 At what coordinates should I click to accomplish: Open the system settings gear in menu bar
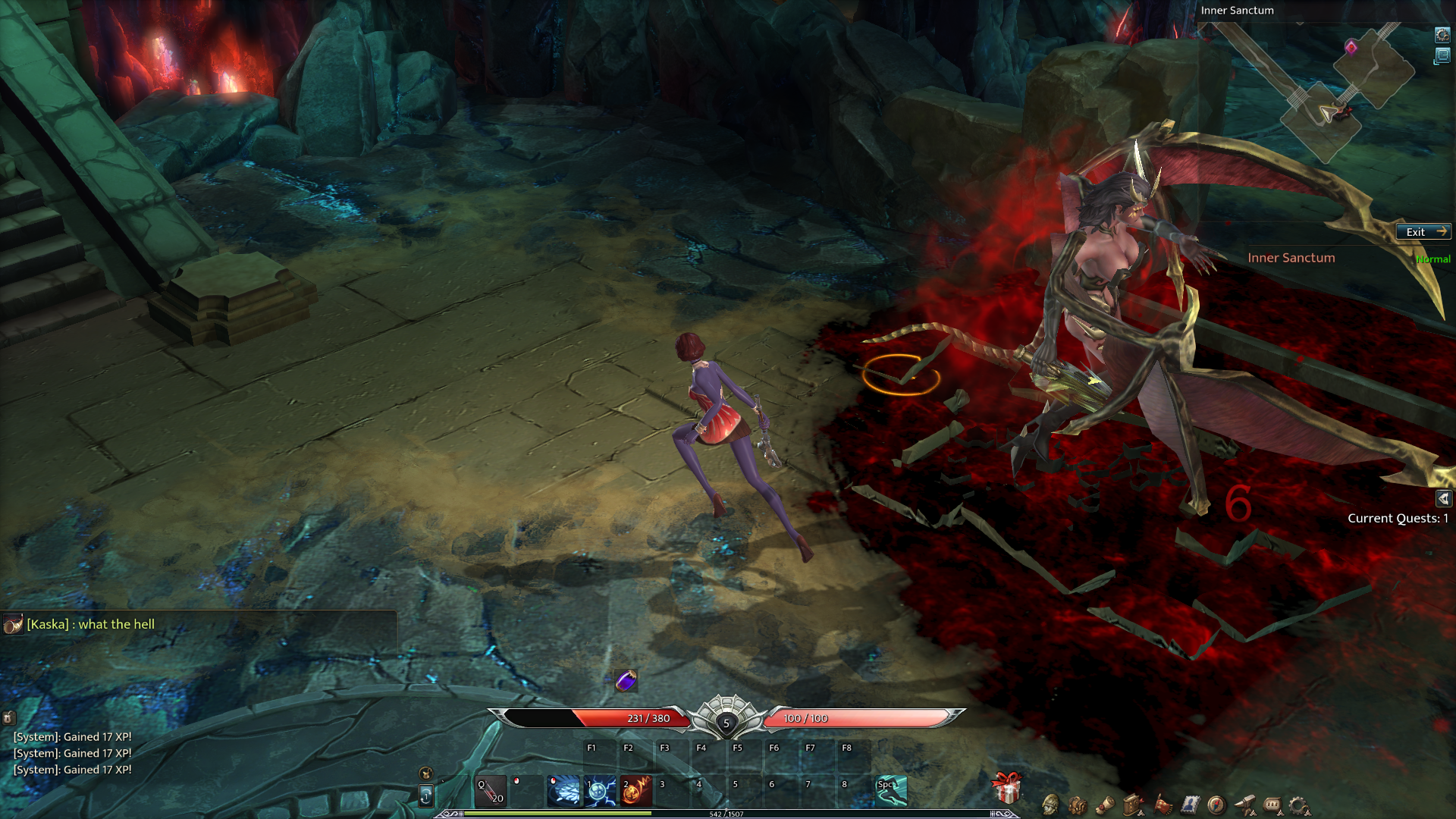click(x=1299, y=805)
